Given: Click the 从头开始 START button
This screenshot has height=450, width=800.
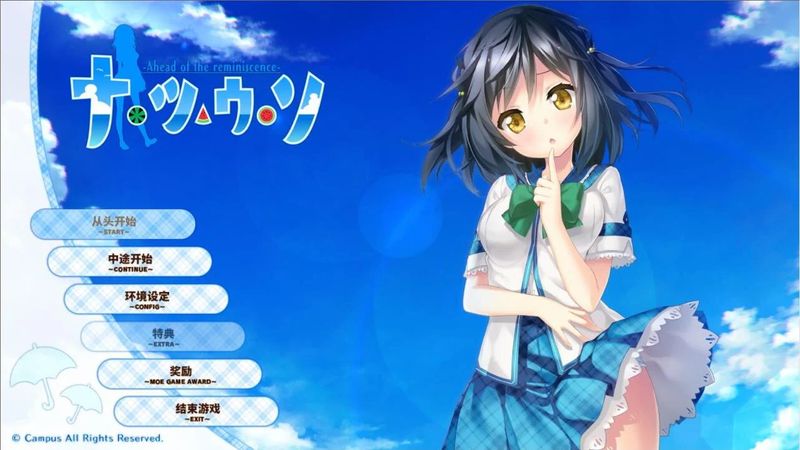Looking at the screenshot, I should coord(111,223).
